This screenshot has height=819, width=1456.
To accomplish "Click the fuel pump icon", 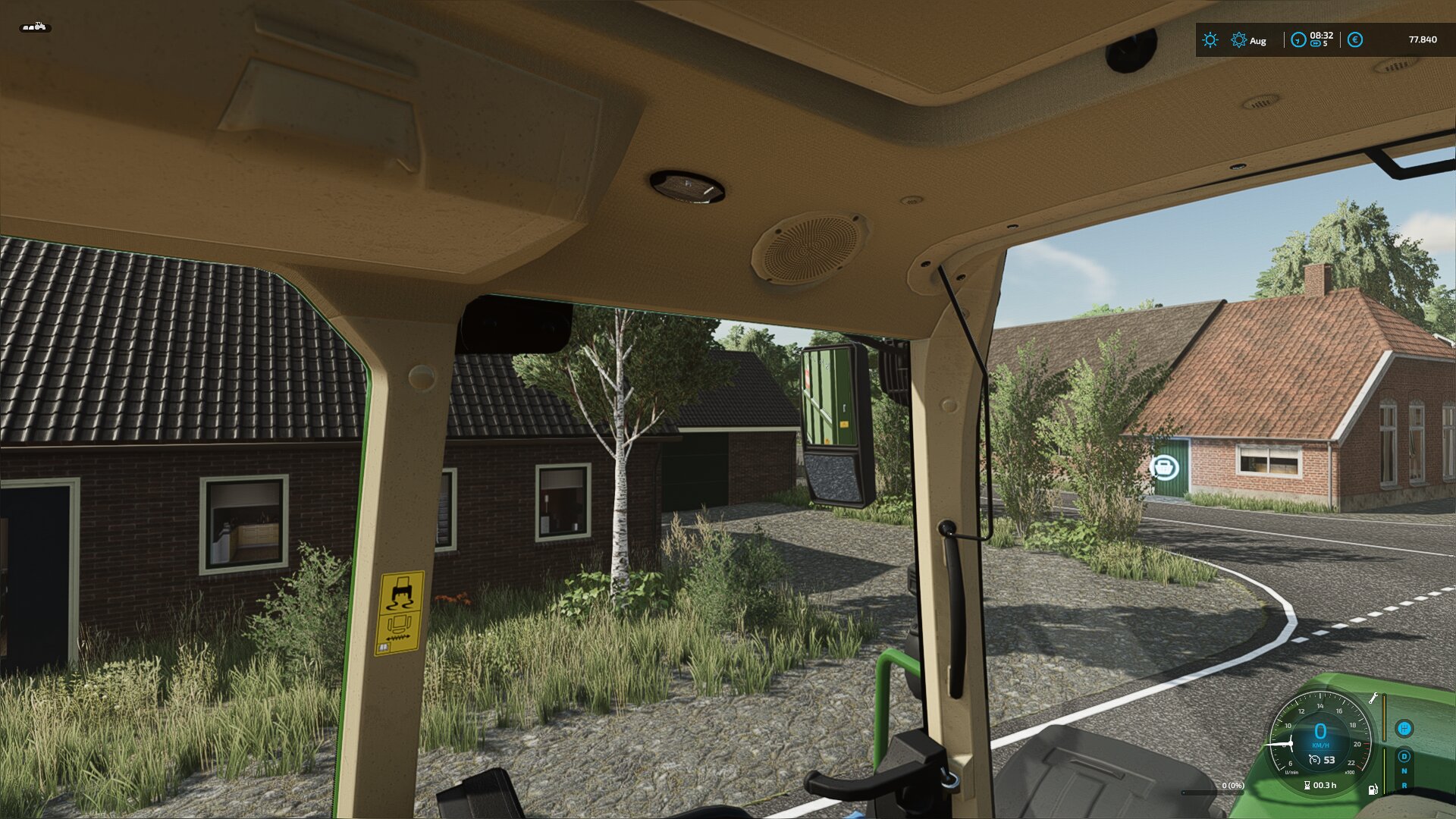I will 1373,789.
